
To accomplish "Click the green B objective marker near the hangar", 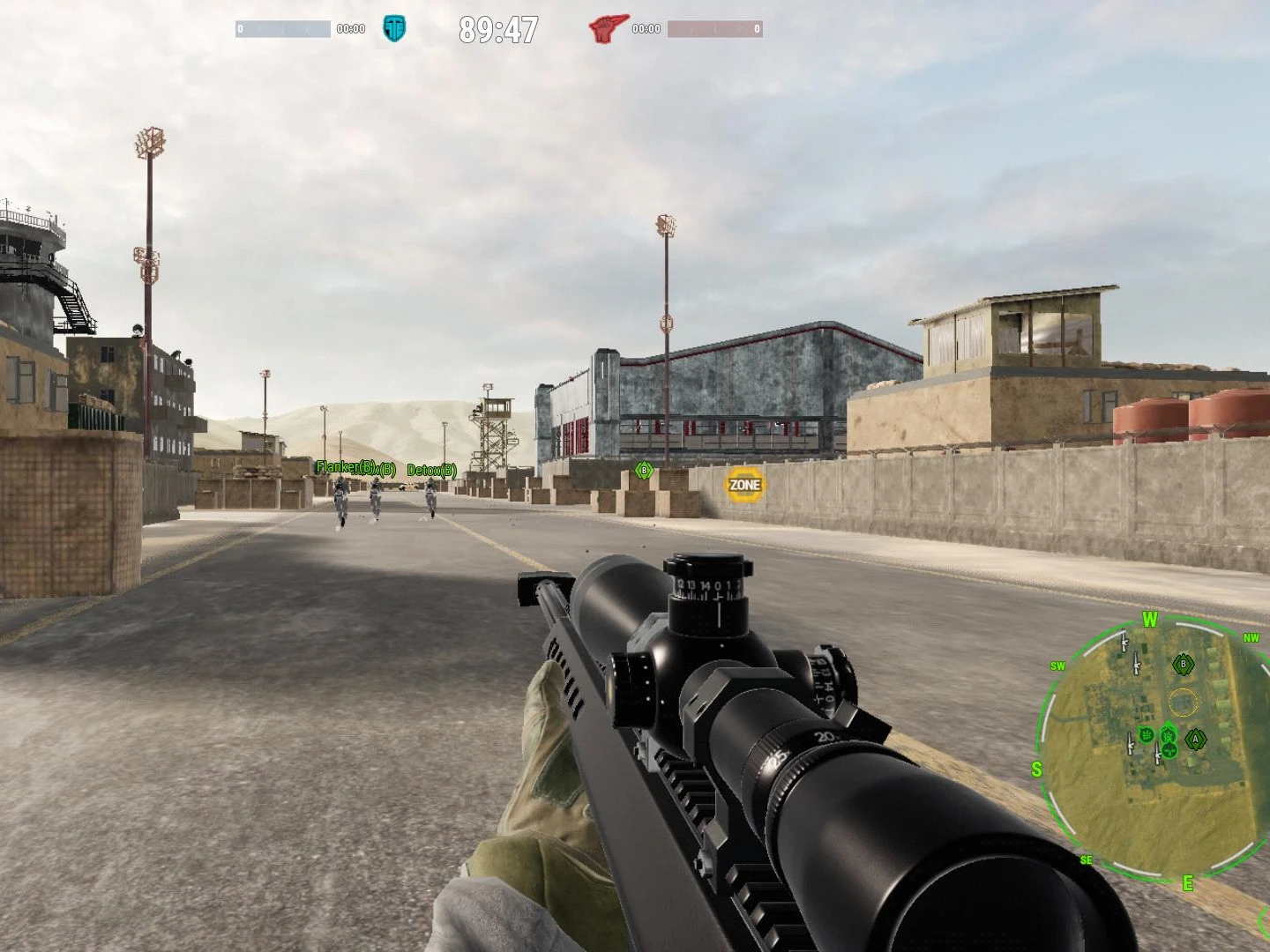I will coord(644,472).
